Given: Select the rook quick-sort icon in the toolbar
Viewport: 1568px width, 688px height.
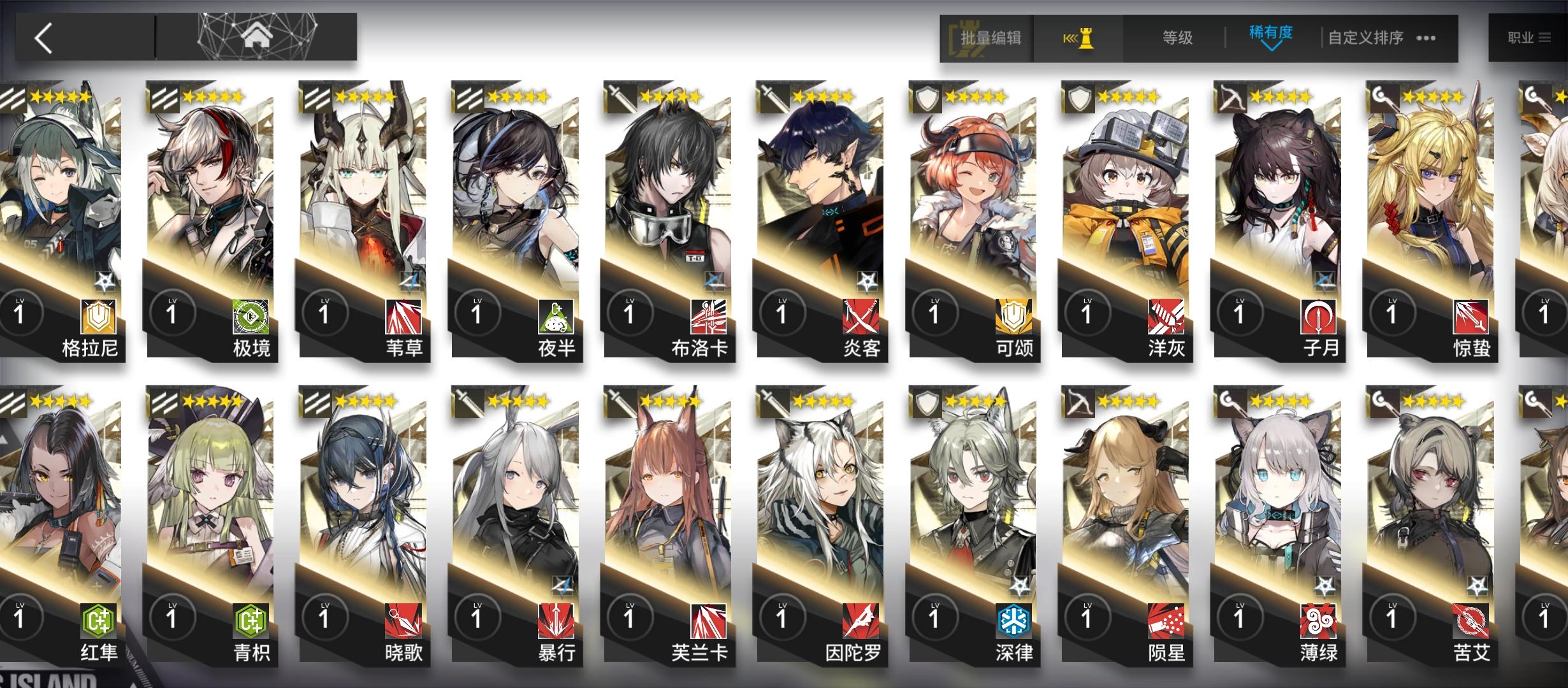Looking at the screenshot, I should [1080, 38].
